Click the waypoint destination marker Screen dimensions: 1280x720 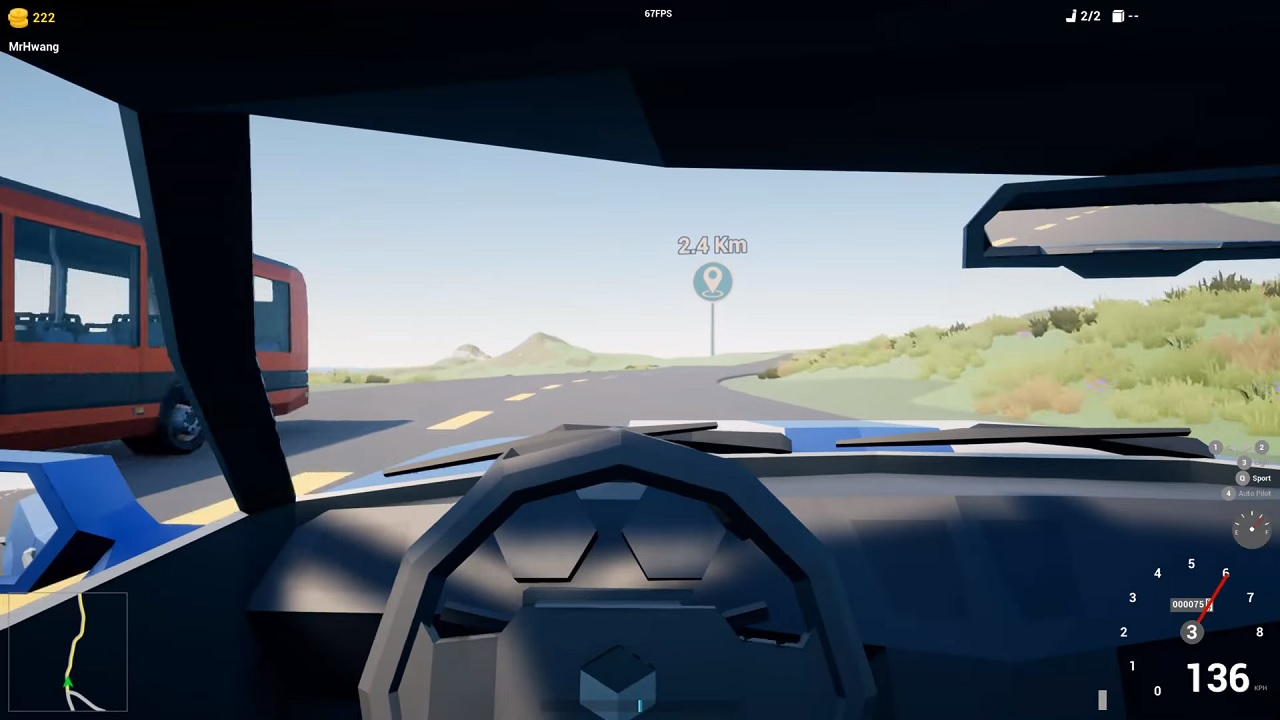(x=712, y=281)
